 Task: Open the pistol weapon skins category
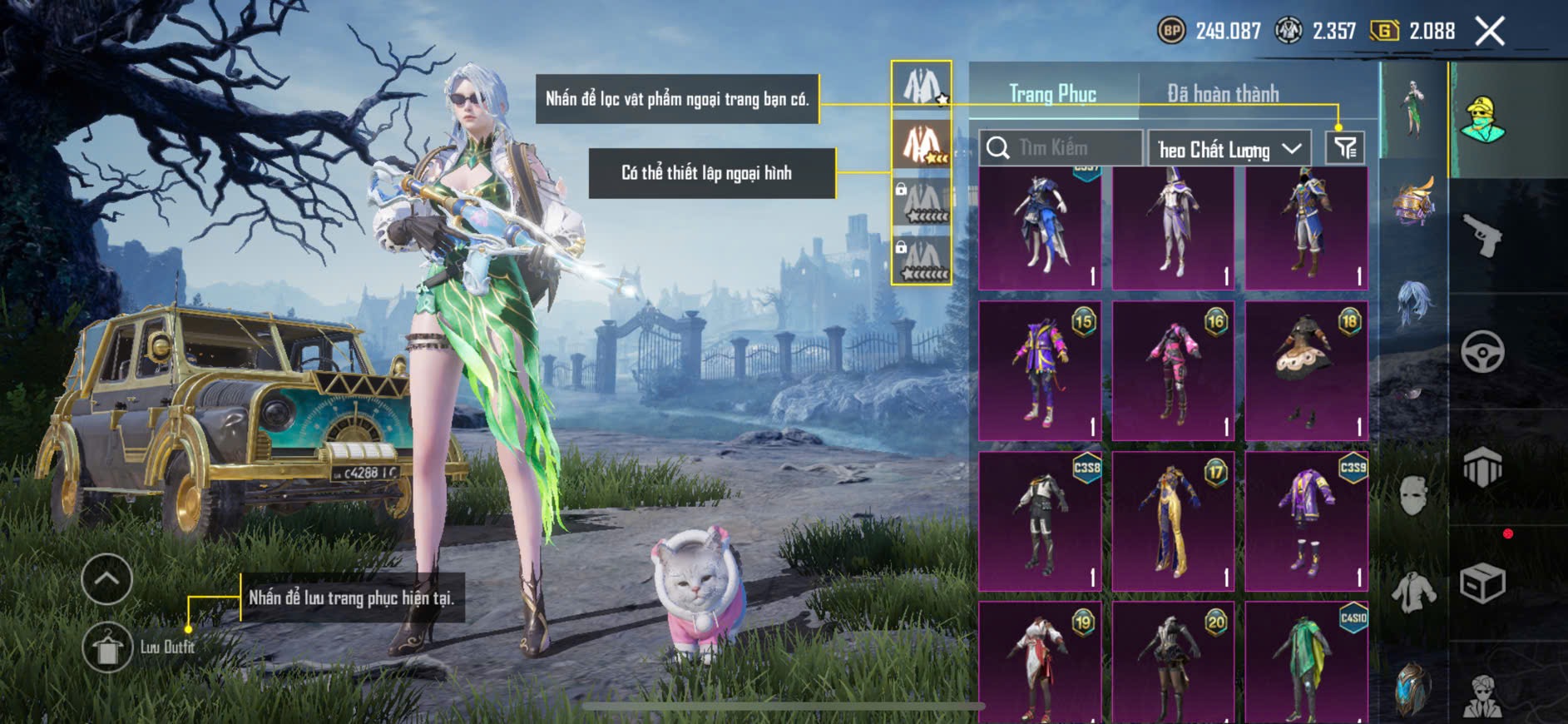point(1482,236)
